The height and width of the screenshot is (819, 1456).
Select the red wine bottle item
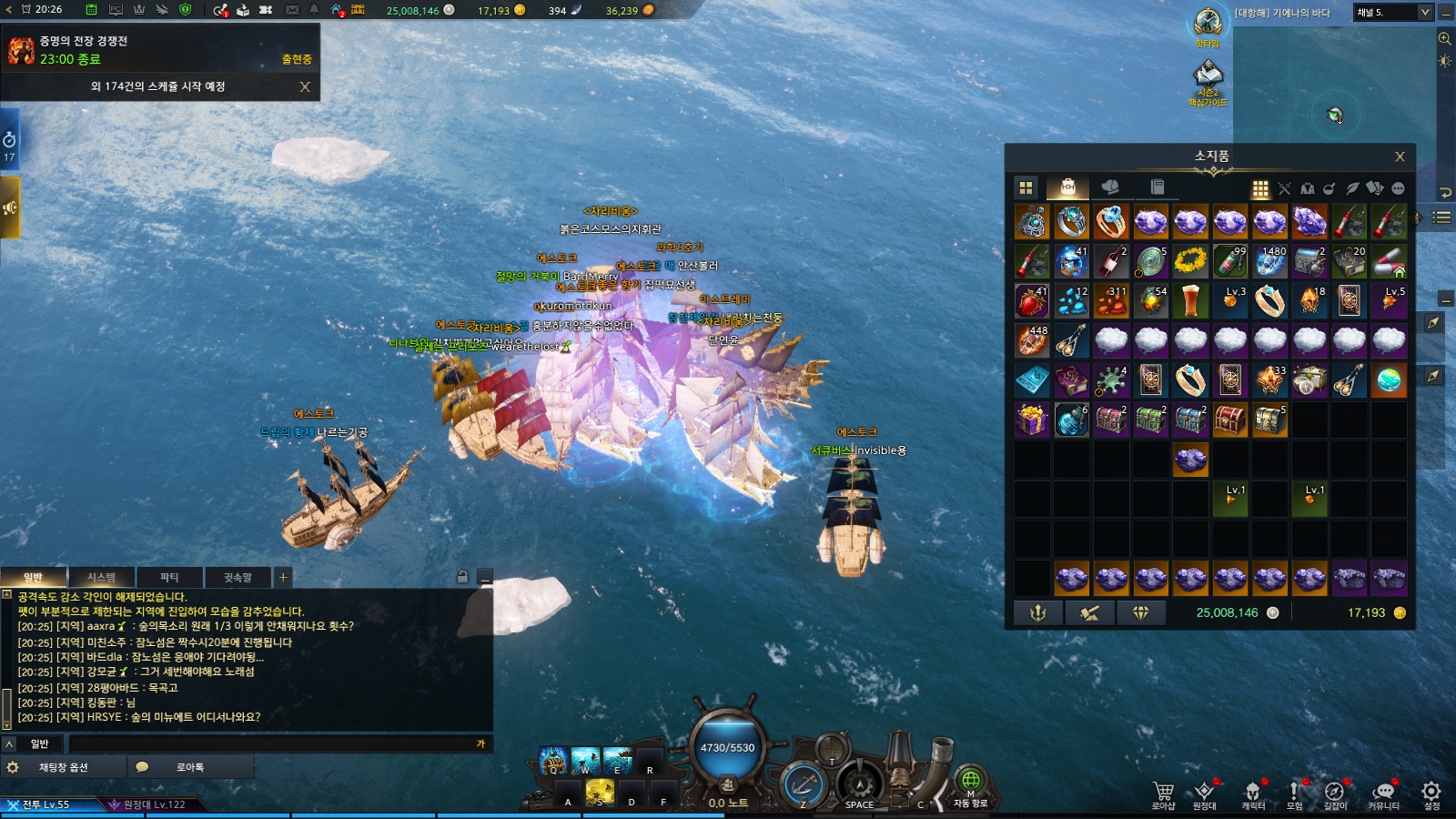click(x=1111, y=261)
